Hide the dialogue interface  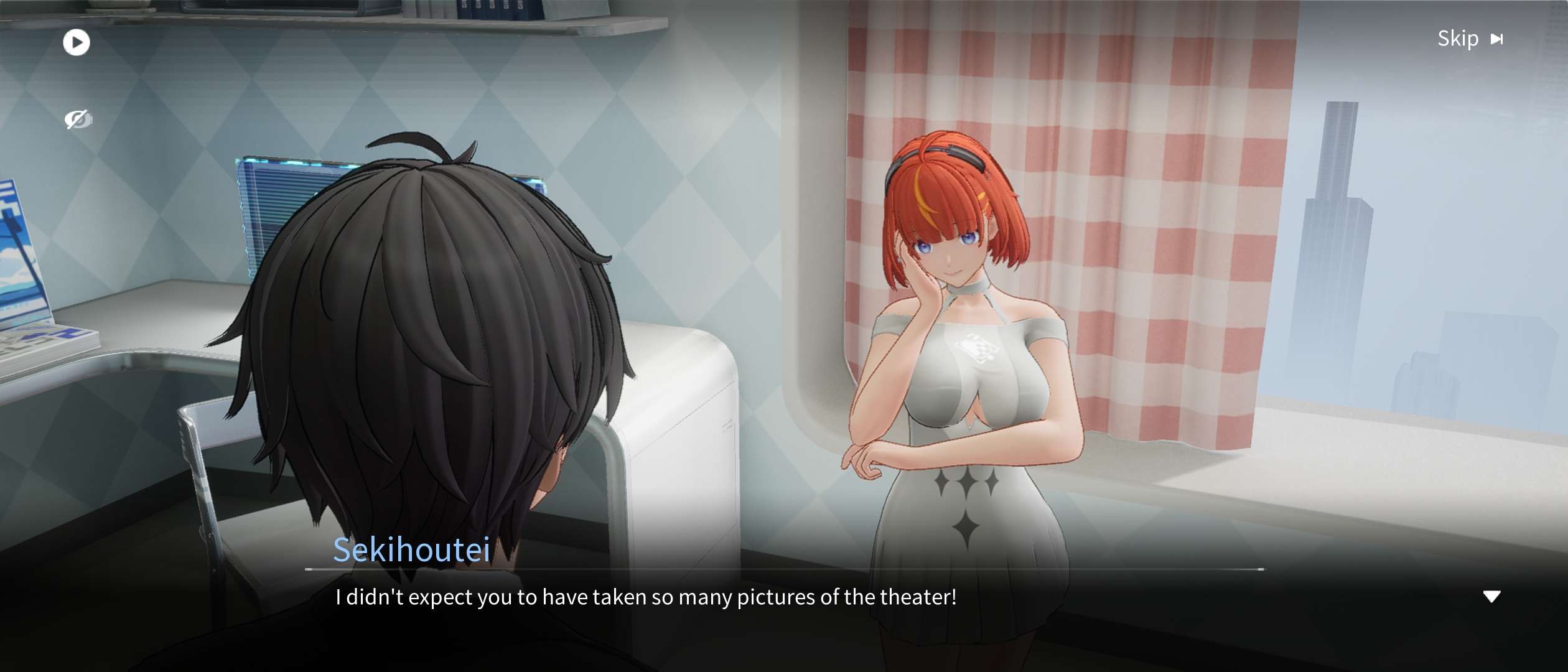tap(78, 119)
